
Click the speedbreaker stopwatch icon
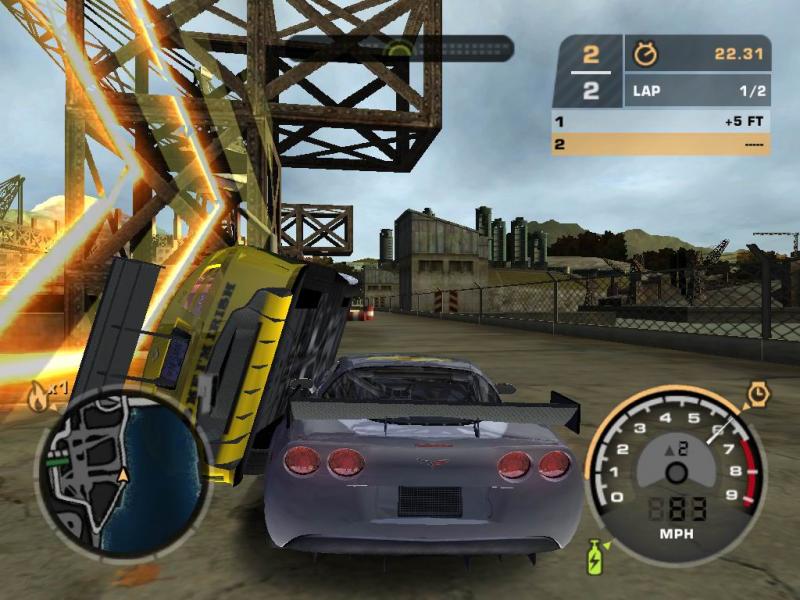tap(758, 395)
